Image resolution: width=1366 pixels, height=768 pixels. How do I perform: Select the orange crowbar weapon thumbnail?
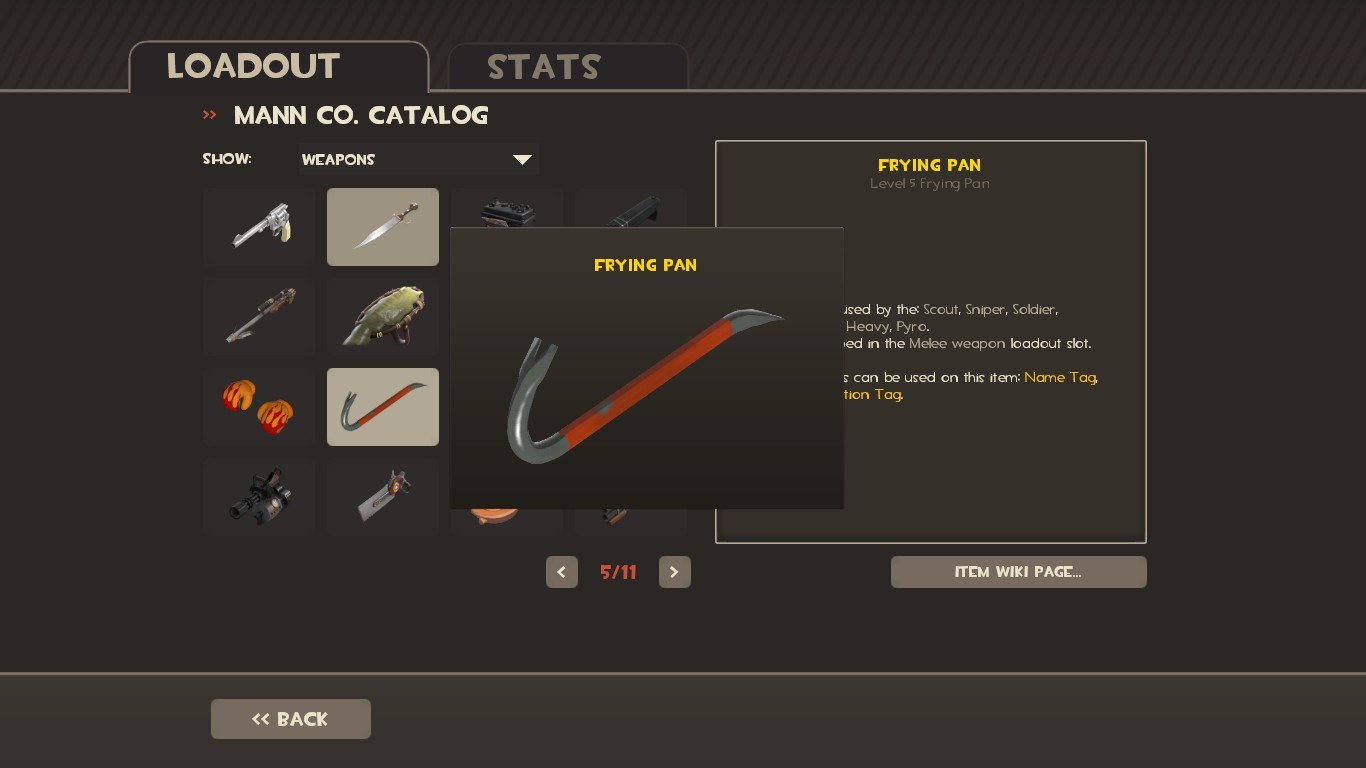click(382, 407)
